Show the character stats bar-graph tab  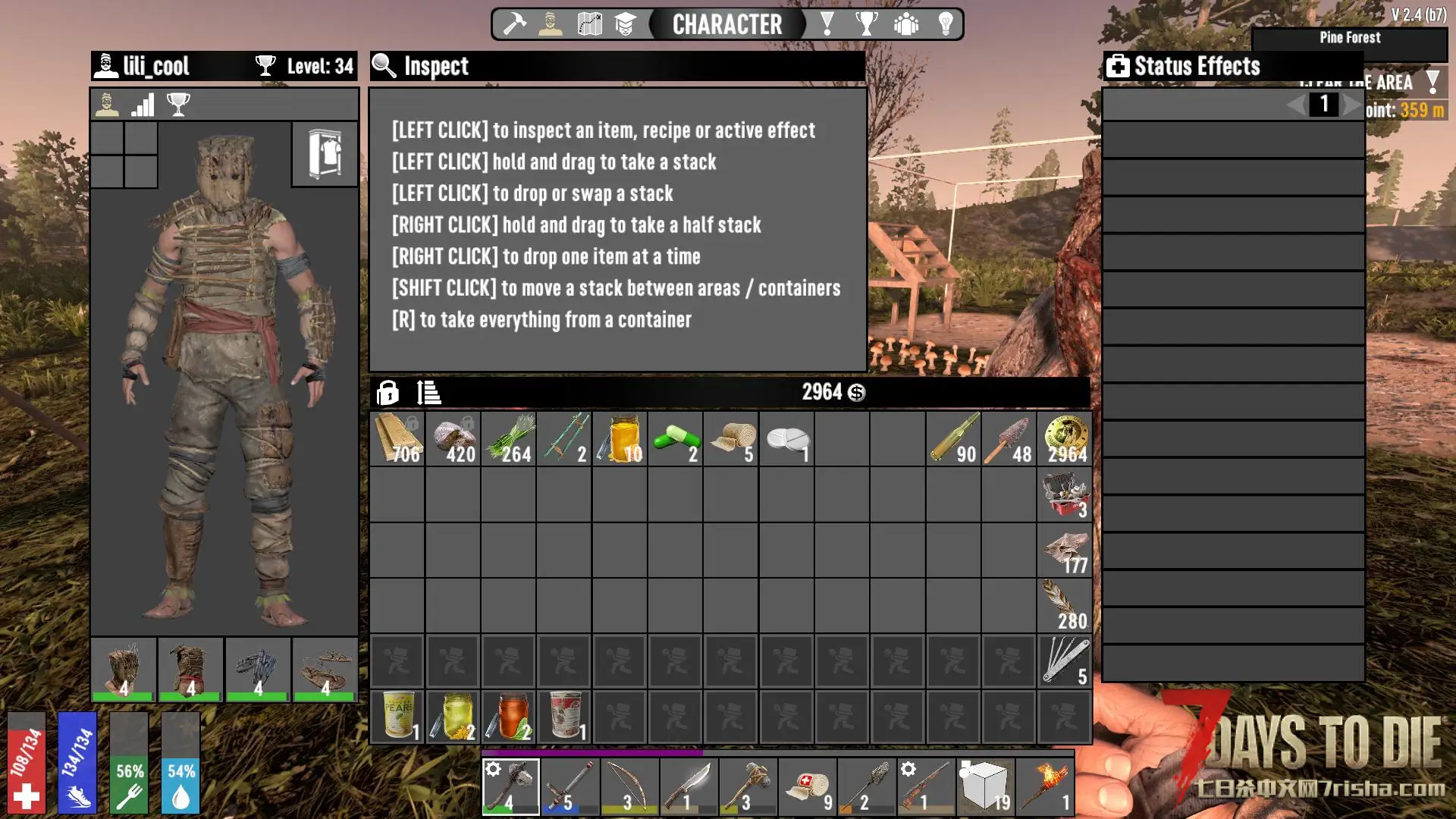[143, 105]
